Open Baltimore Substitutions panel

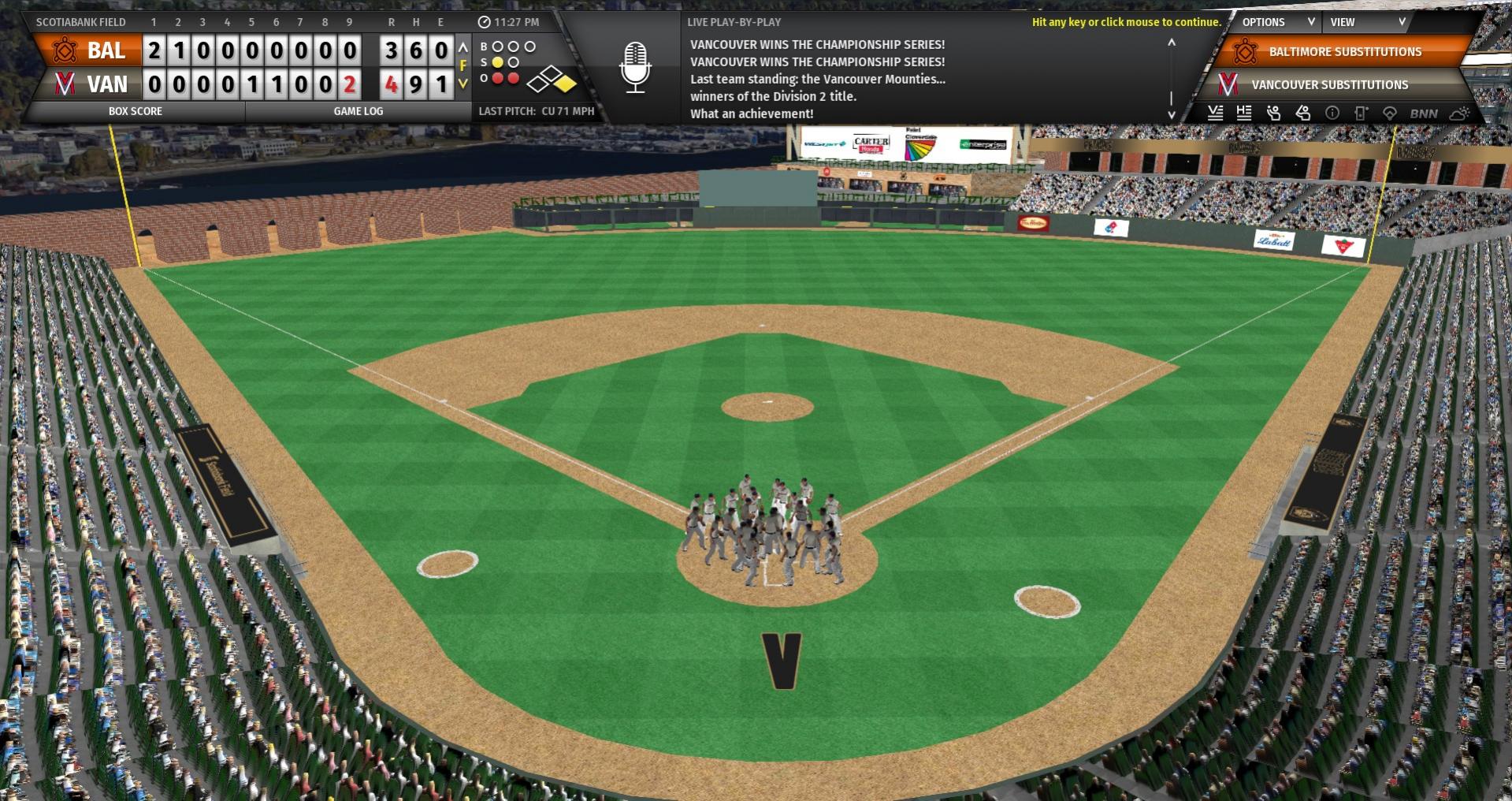(x=1344, y=52)
